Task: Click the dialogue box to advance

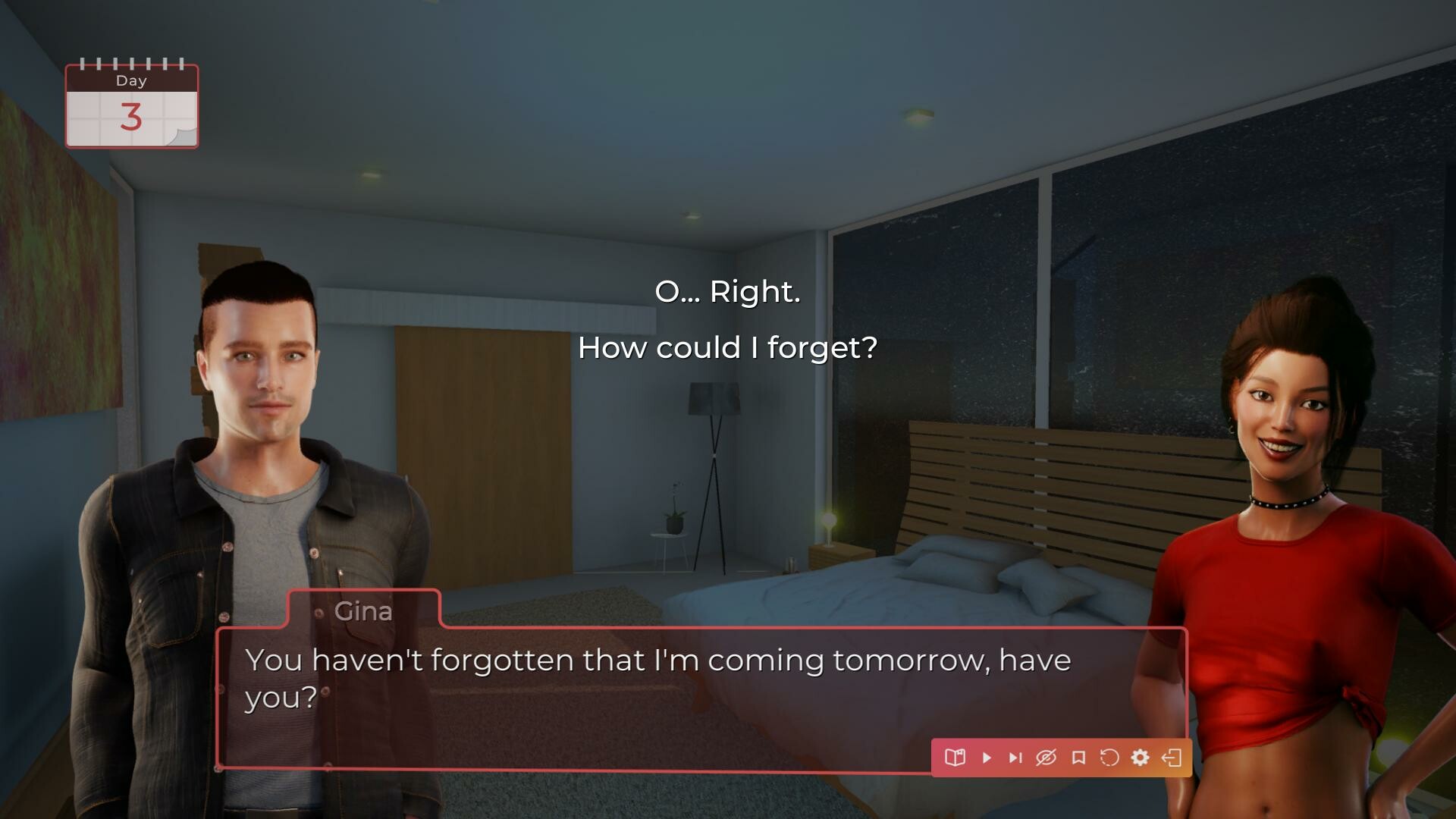Action: click(682, 698)
